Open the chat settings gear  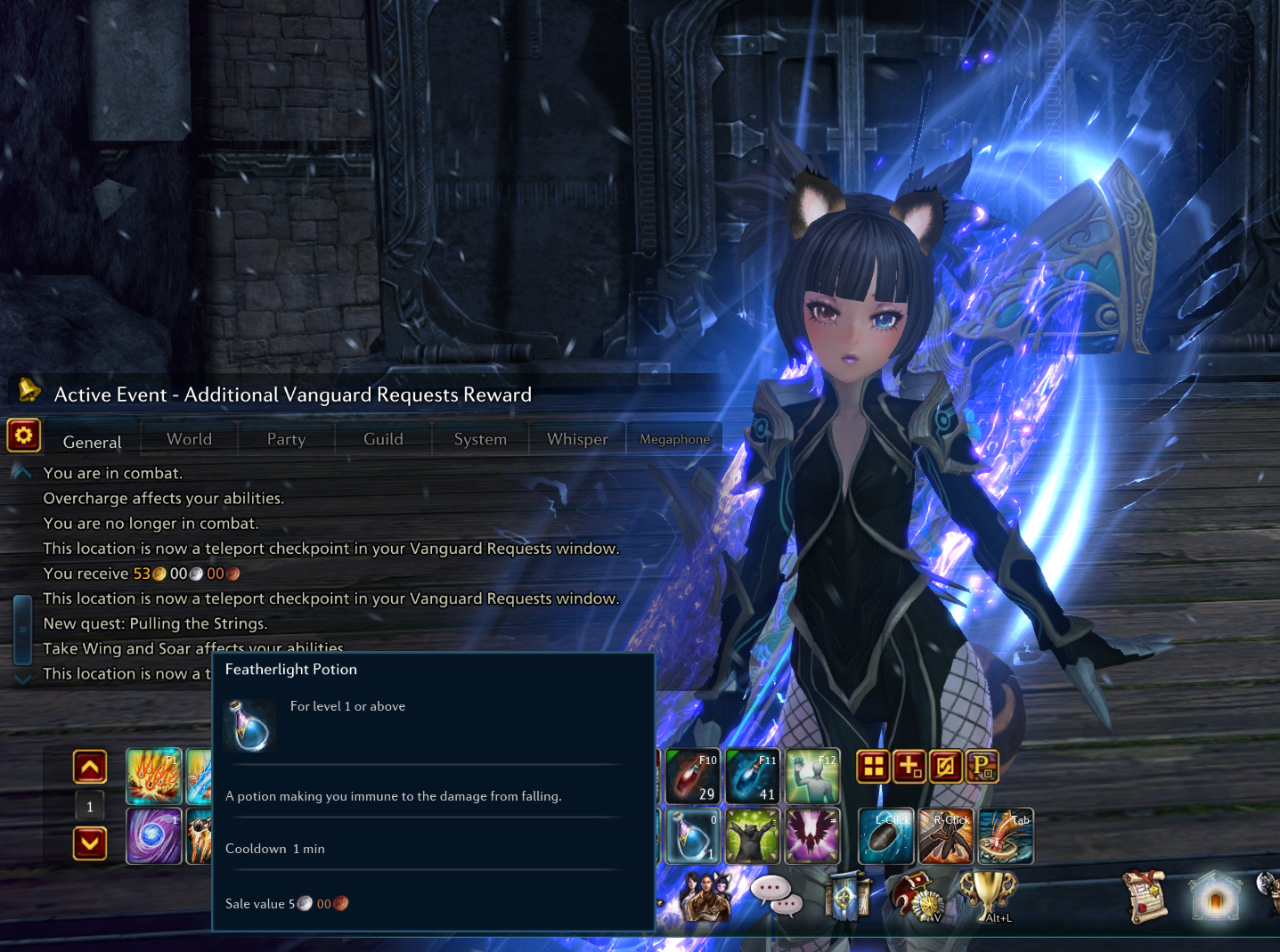coord(24,435)
